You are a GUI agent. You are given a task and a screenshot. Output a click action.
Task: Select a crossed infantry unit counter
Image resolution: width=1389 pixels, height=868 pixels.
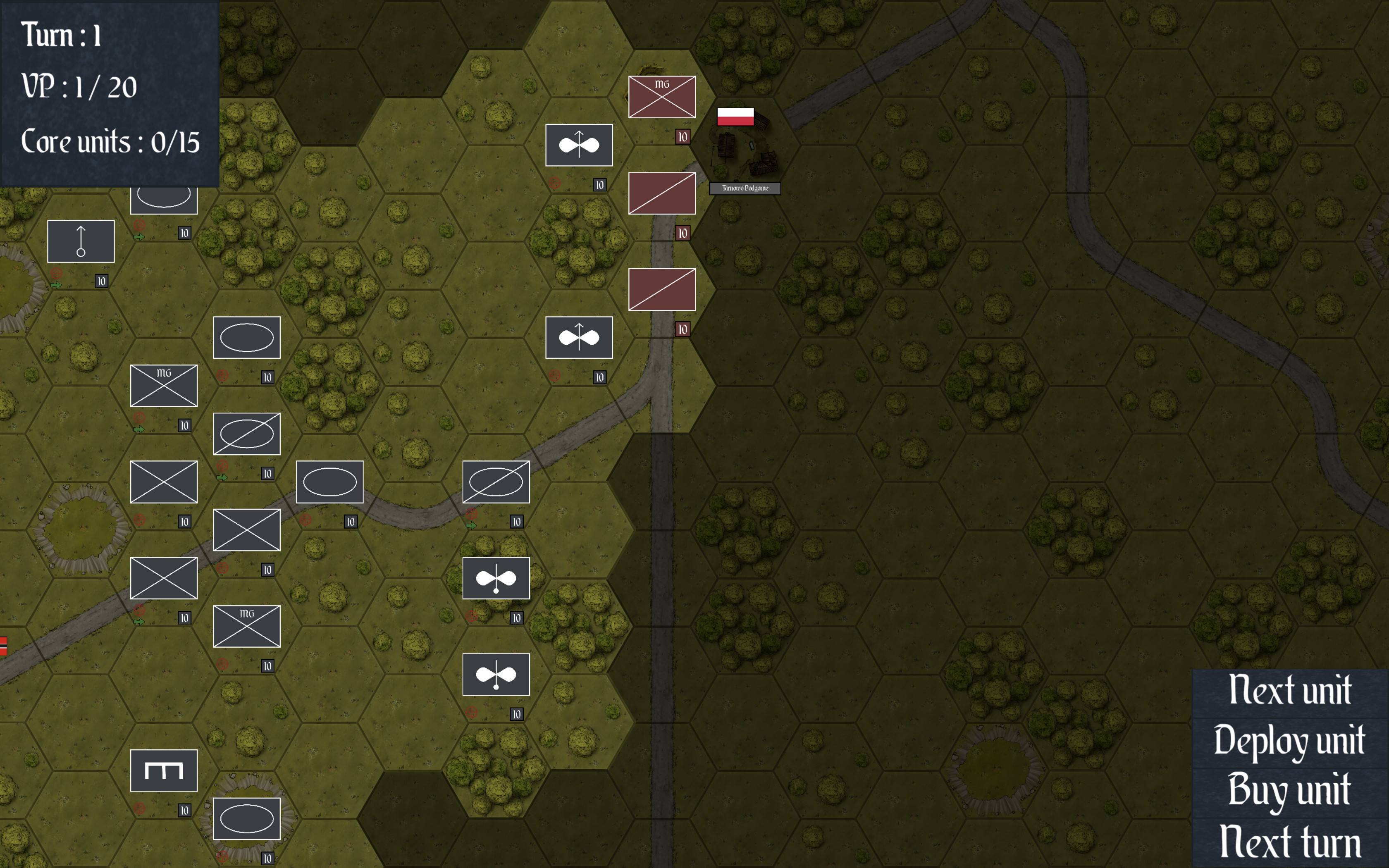click(x=163, y=482)
